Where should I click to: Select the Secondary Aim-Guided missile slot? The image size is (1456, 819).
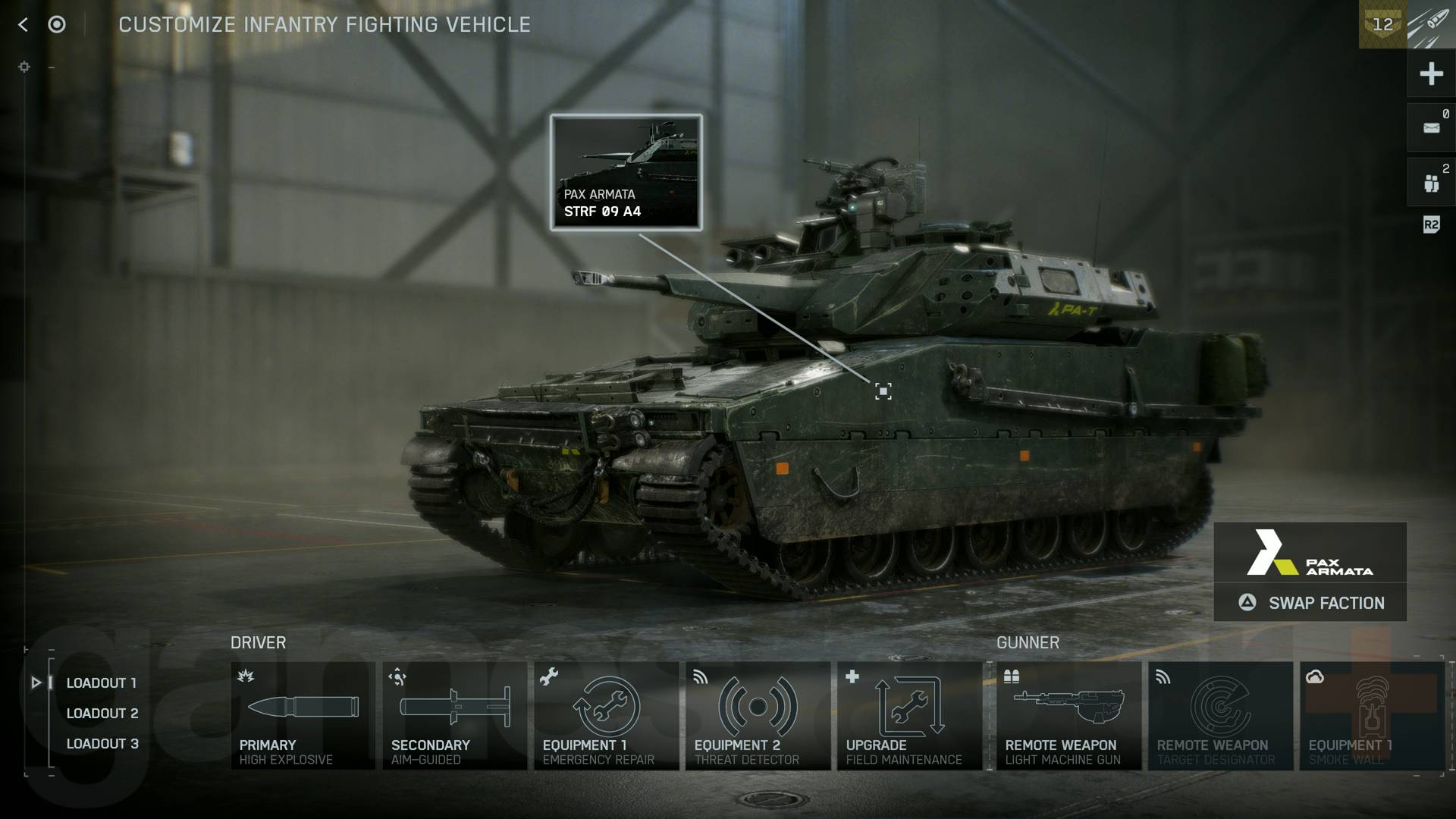click(x=454, y=715)
